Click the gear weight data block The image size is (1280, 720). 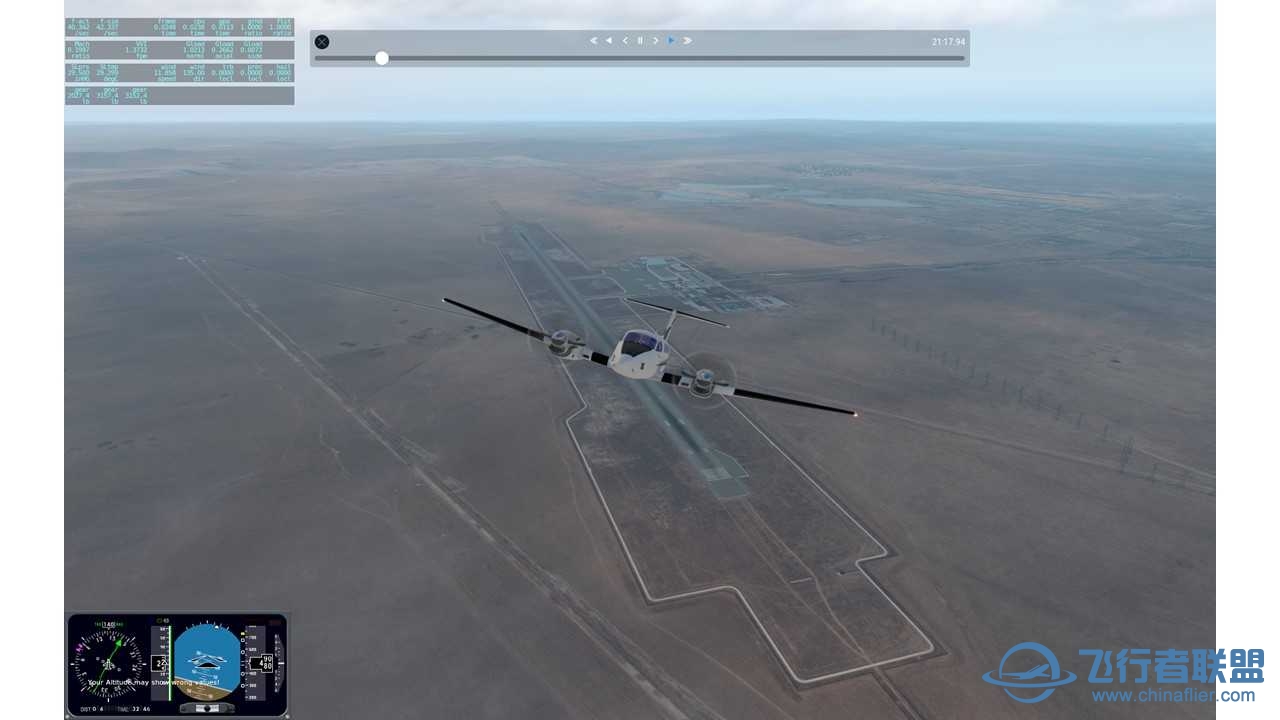tap(110, 95)
